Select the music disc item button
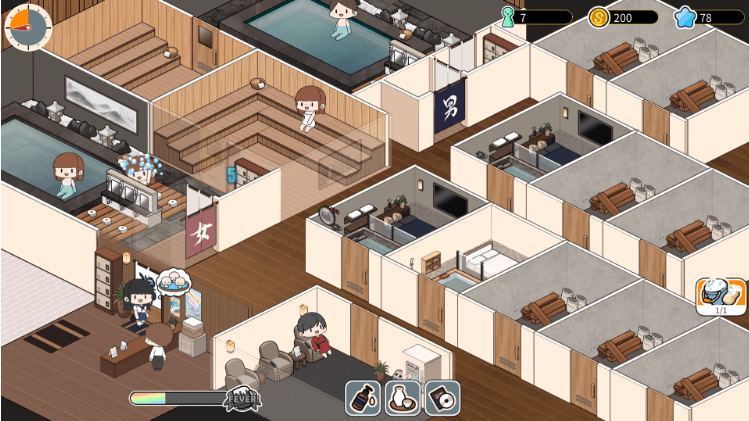 point(442,398)
